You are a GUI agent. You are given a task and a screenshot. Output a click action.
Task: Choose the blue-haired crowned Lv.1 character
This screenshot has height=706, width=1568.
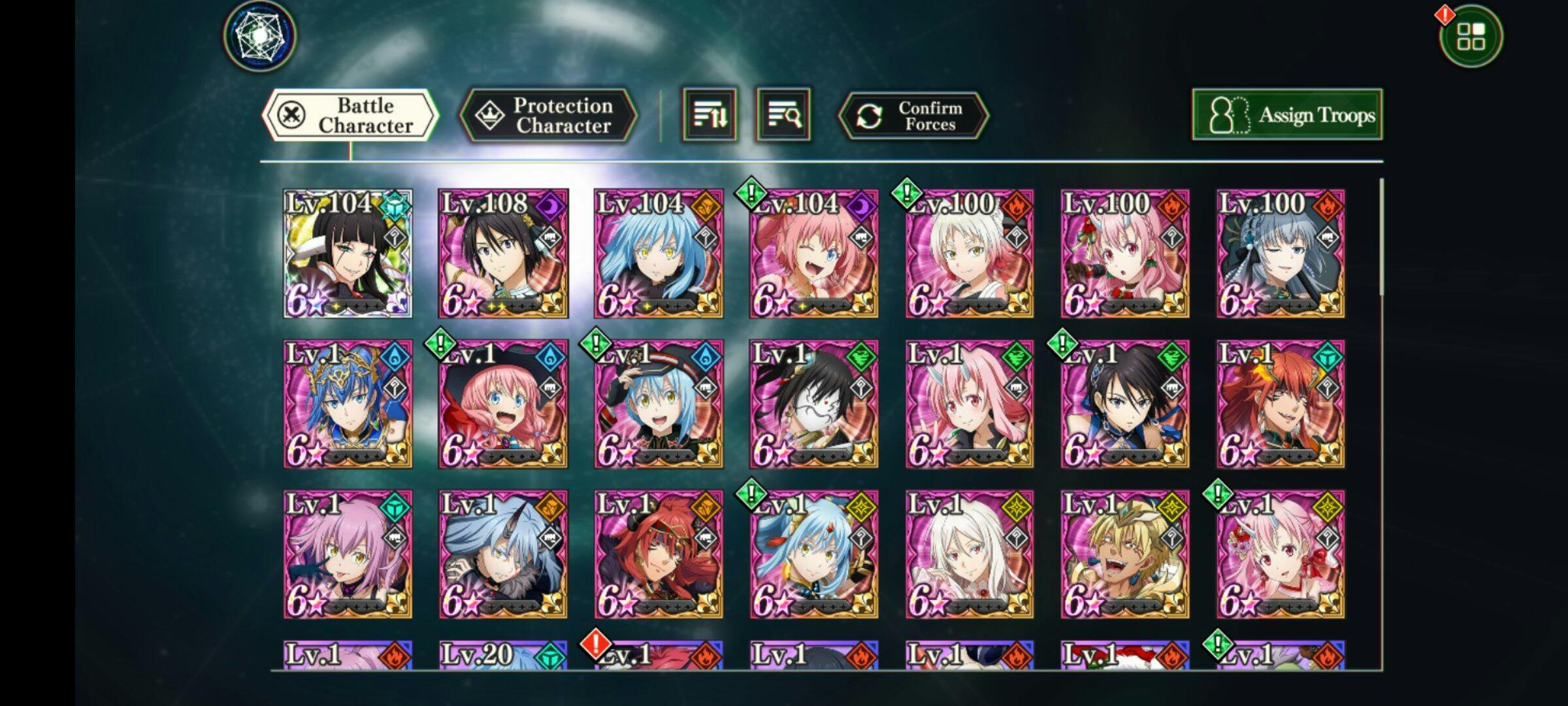348,404
